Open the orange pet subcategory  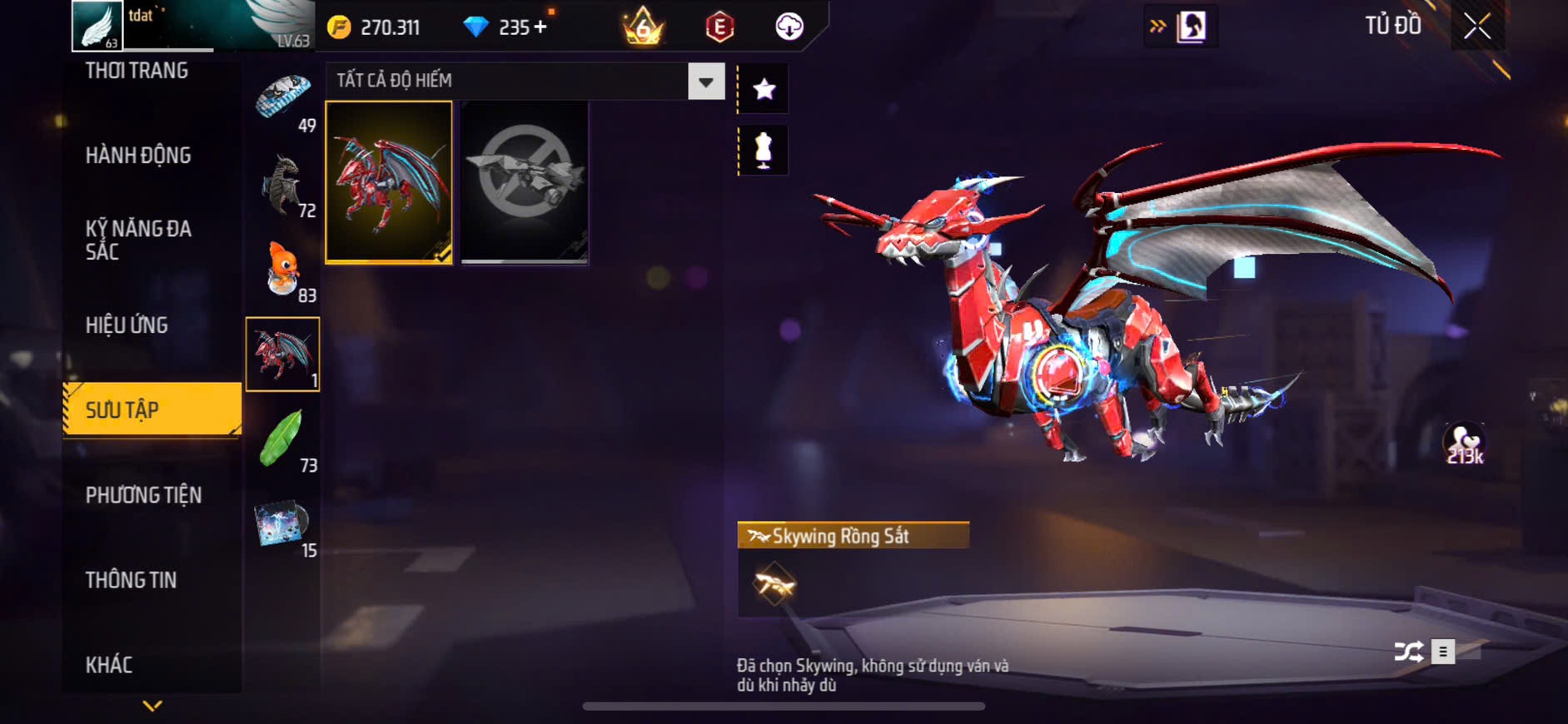283,270
